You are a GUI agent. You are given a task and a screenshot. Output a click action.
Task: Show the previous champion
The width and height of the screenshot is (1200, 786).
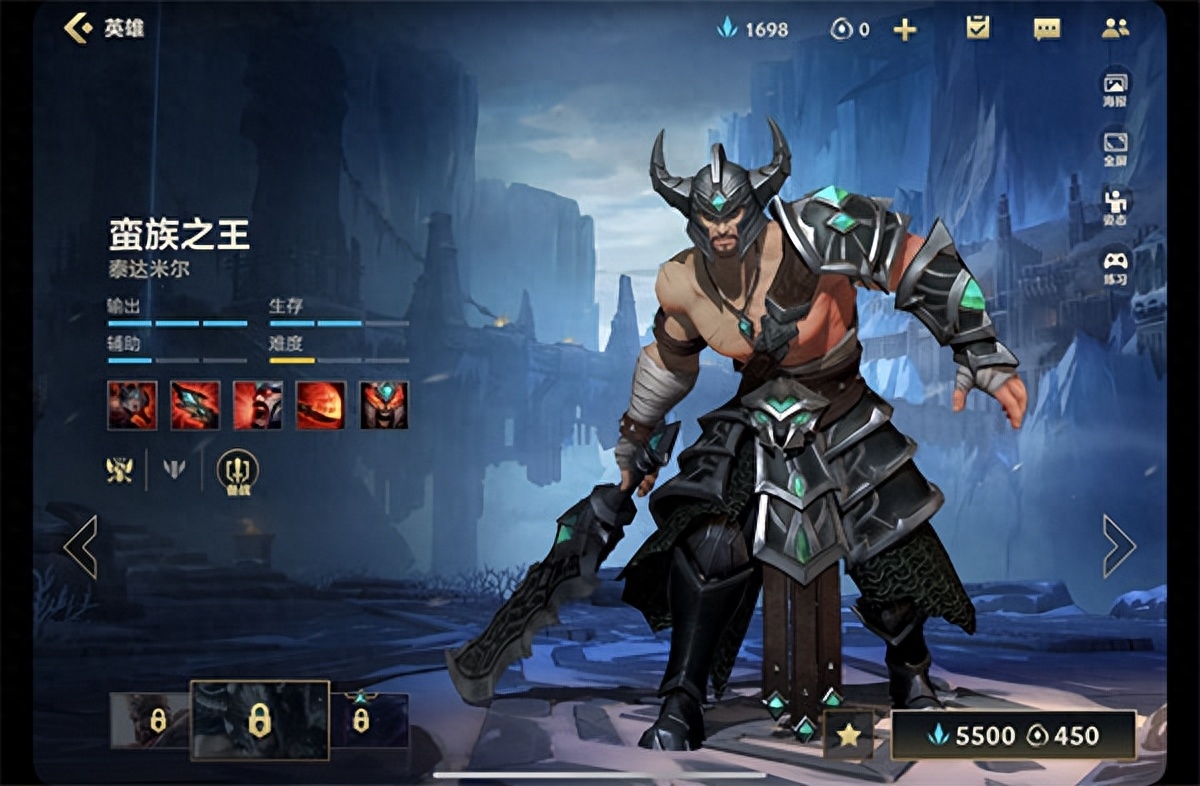click(80, 546)
